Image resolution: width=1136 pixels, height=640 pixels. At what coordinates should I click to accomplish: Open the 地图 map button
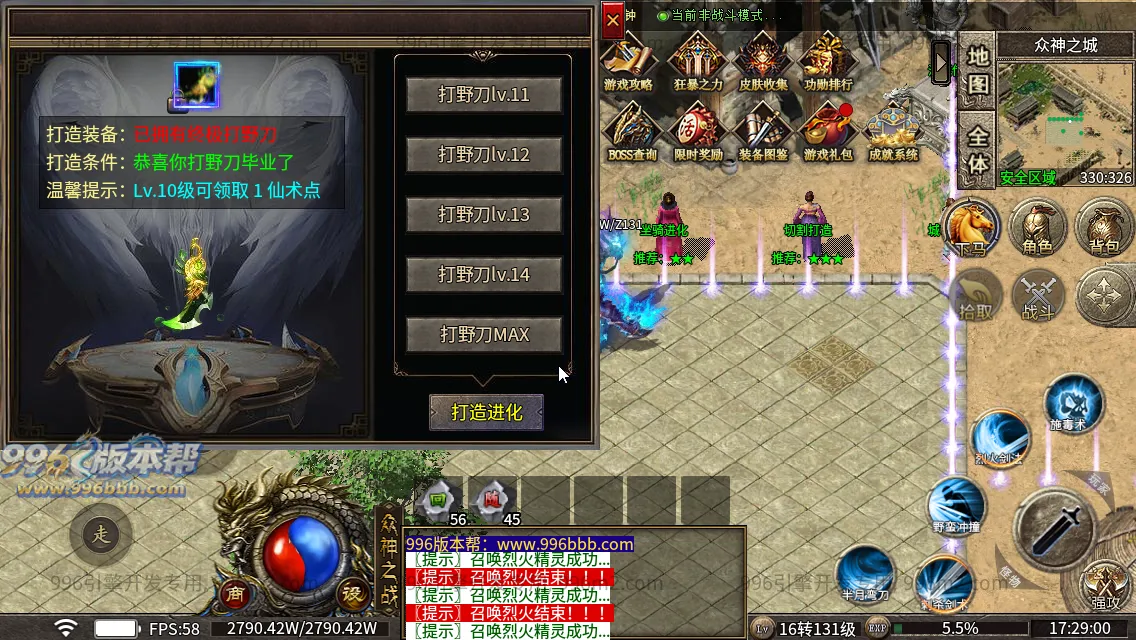pos(977,70)
